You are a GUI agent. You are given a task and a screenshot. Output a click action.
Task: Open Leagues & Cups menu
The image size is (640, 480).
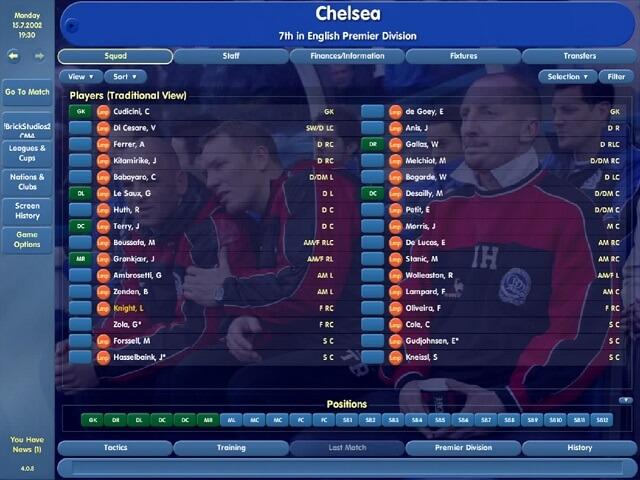(x=27, y=153)
